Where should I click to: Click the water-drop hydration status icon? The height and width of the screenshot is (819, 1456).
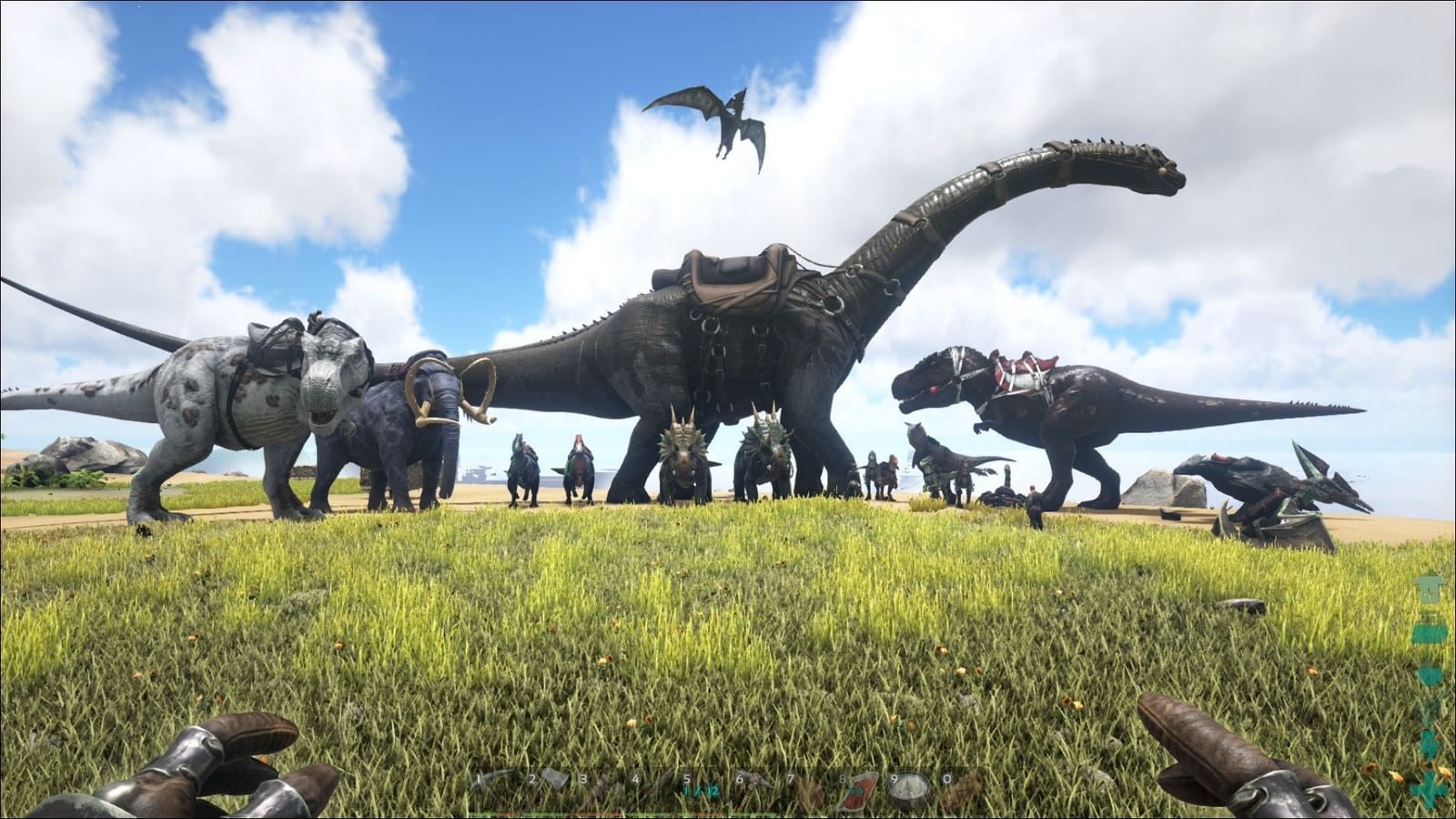pyautogui.click(x=1428, y=673)
